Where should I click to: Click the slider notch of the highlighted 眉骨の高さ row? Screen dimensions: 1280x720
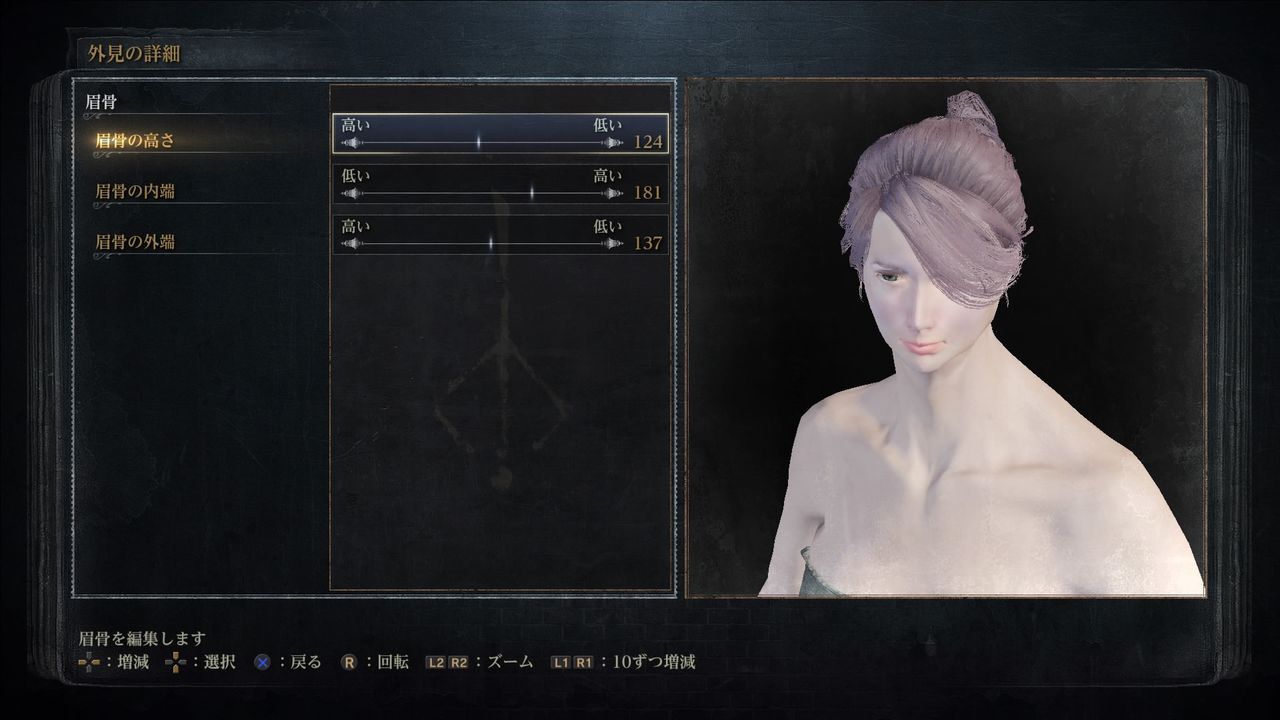coord(477,142)
